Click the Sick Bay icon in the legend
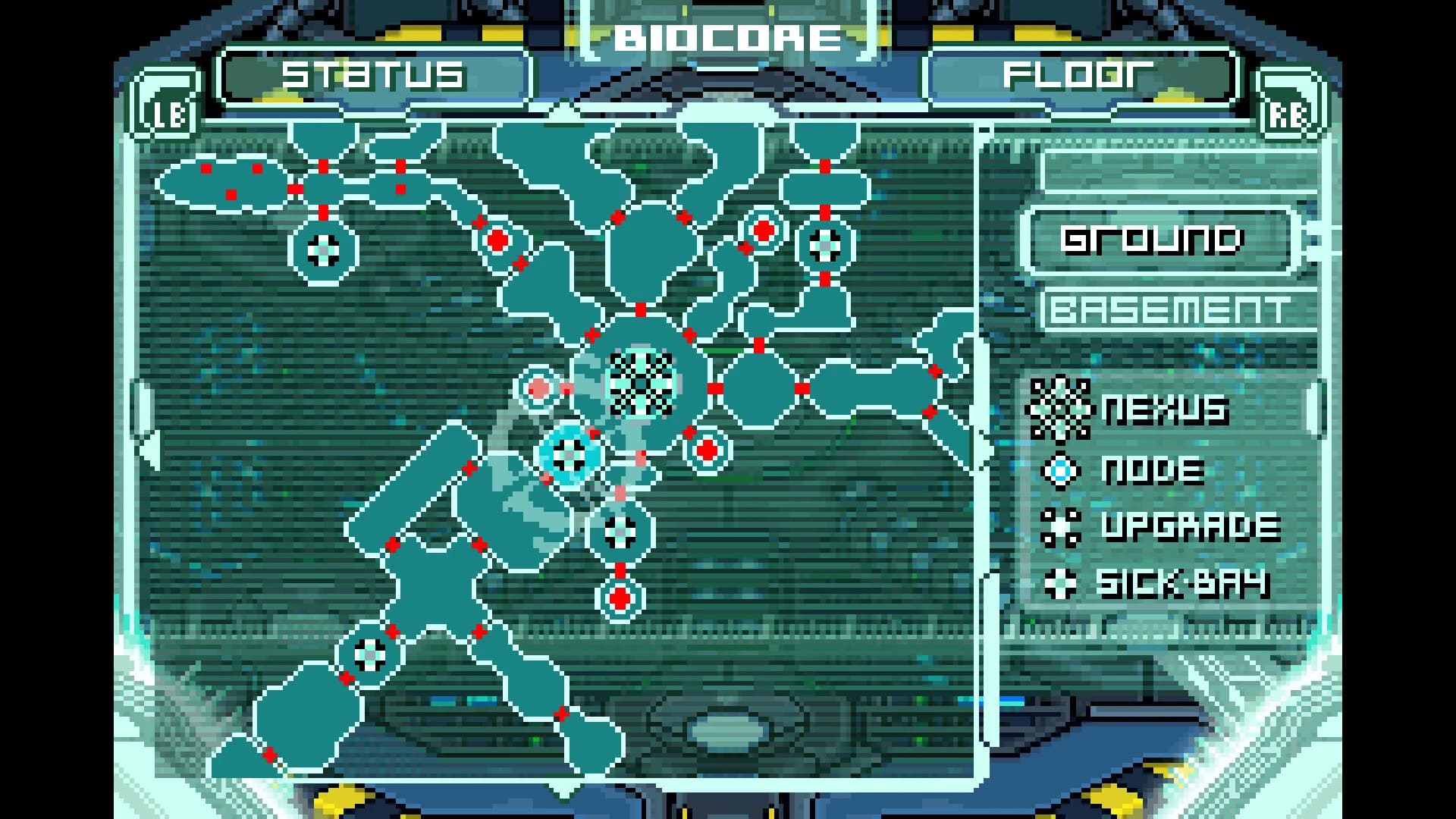This screenshot has height=819, width=1456. pos(1062,582)
